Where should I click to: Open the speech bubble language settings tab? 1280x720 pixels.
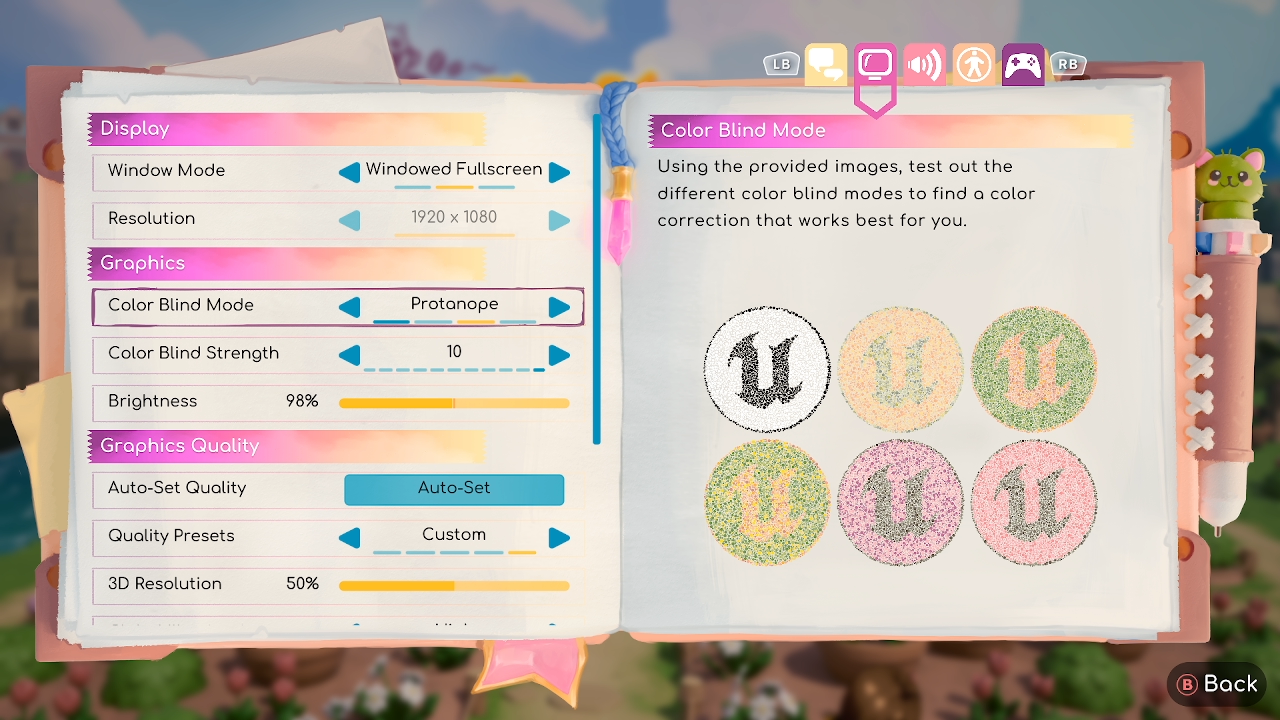pos(824,64)
